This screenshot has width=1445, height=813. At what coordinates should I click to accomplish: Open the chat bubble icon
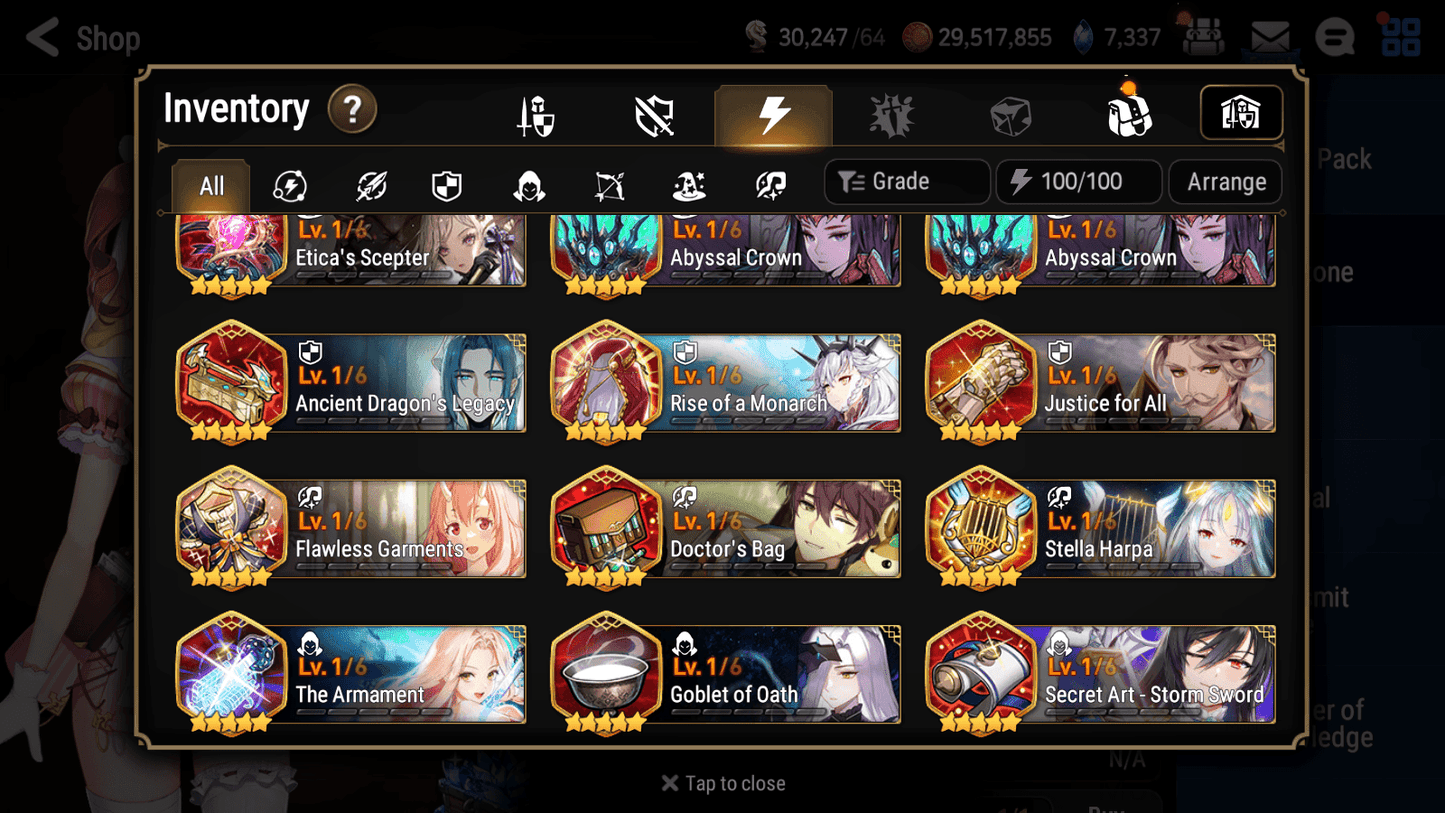coord(1334,37)
